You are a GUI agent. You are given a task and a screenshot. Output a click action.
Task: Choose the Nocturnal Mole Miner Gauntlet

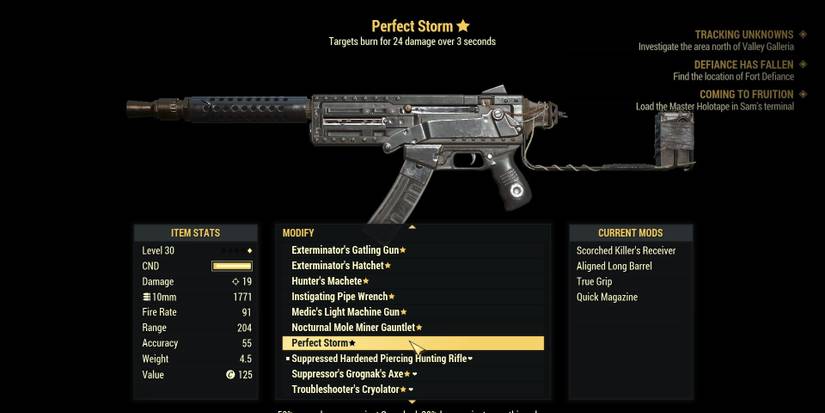[356, 328]
